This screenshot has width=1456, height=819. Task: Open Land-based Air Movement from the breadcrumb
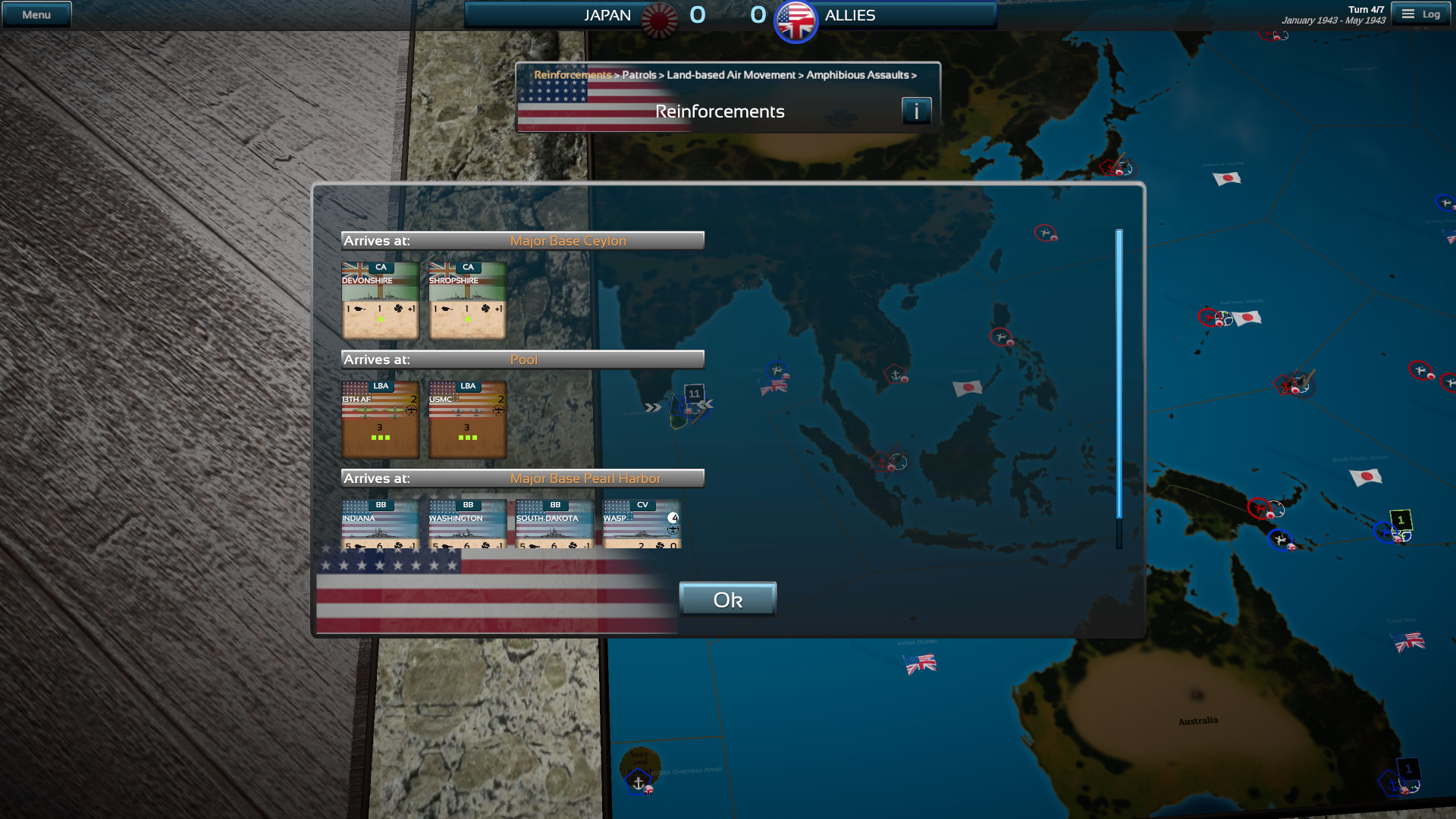click(730, 75)
